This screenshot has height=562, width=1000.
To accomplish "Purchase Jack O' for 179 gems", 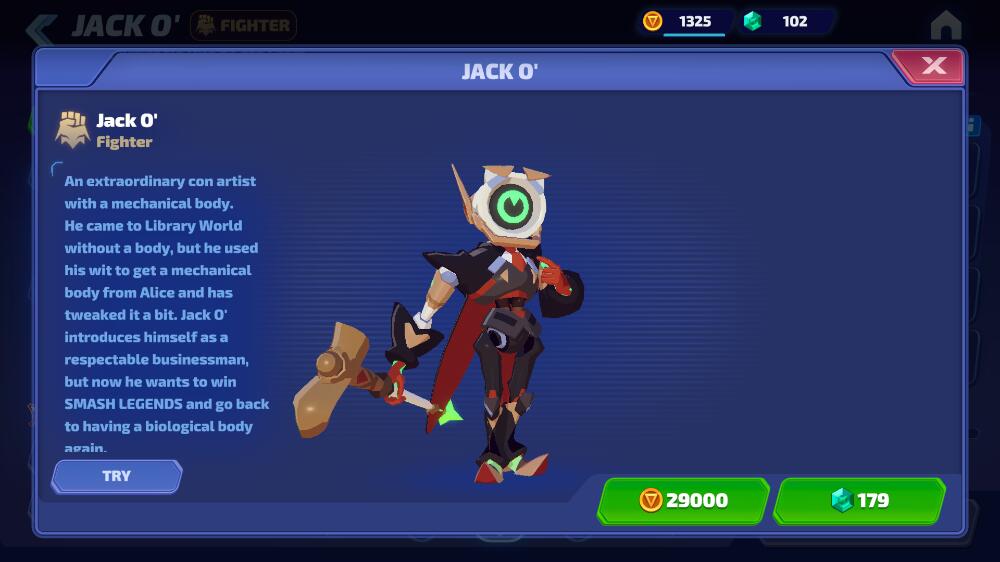I will [x=860, y=500].
